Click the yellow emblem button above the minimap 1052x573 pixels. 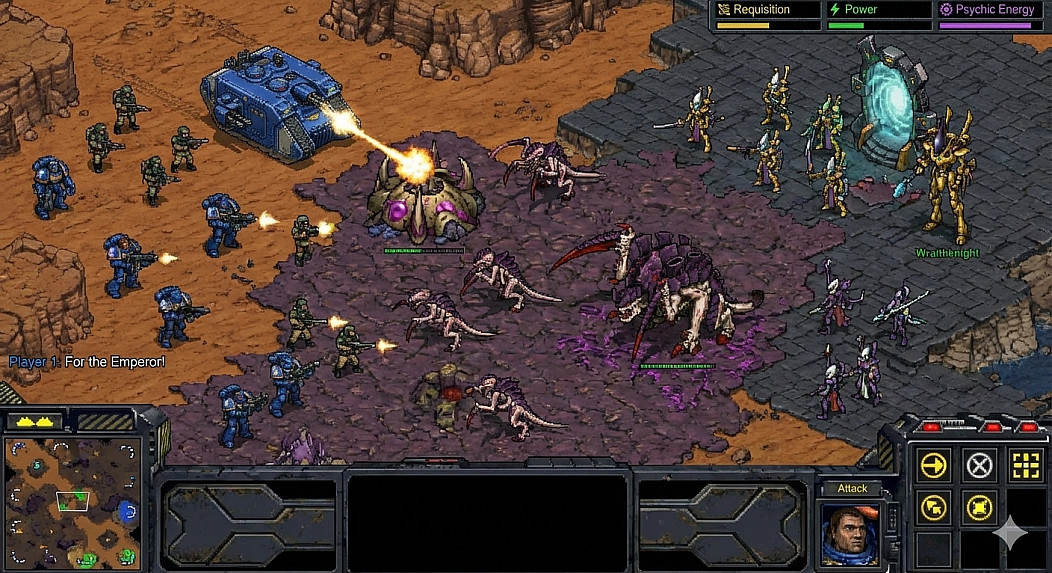(34, 421)
